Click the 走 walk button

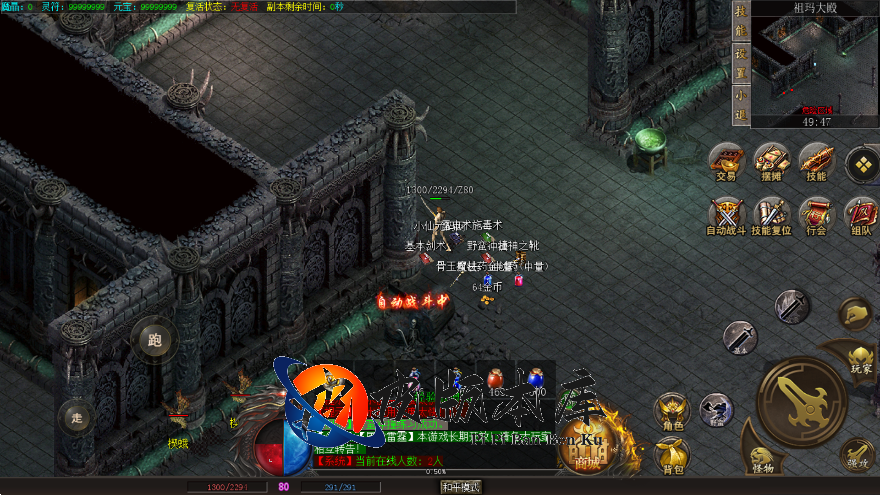[x=75, y=417]
